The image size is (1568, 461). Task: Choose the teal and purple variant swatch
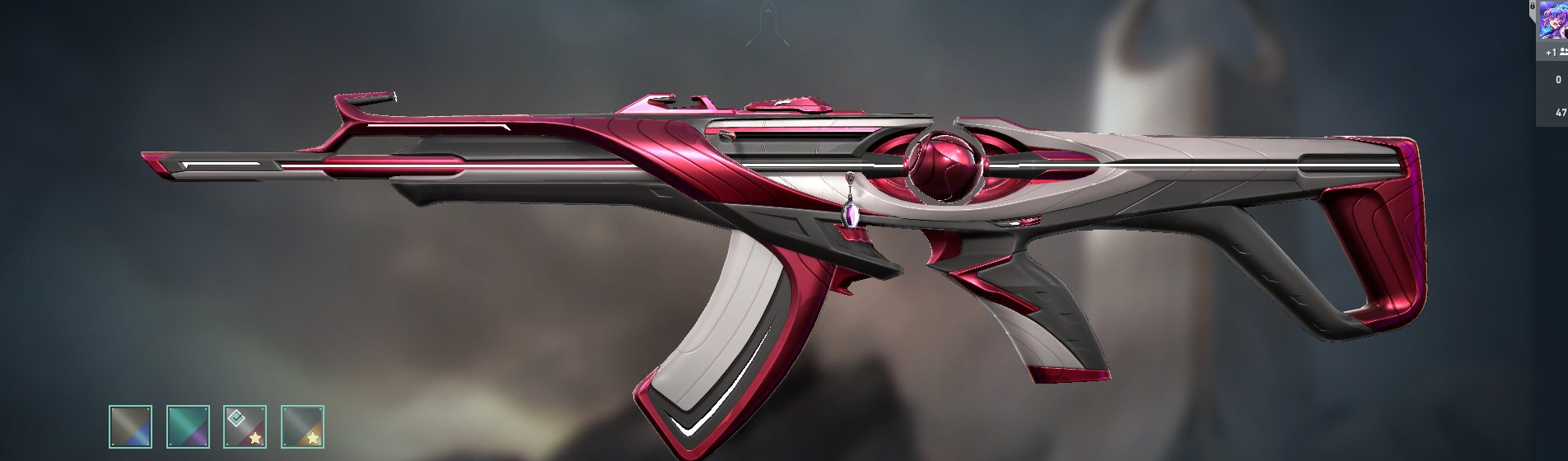coord(188,426)
